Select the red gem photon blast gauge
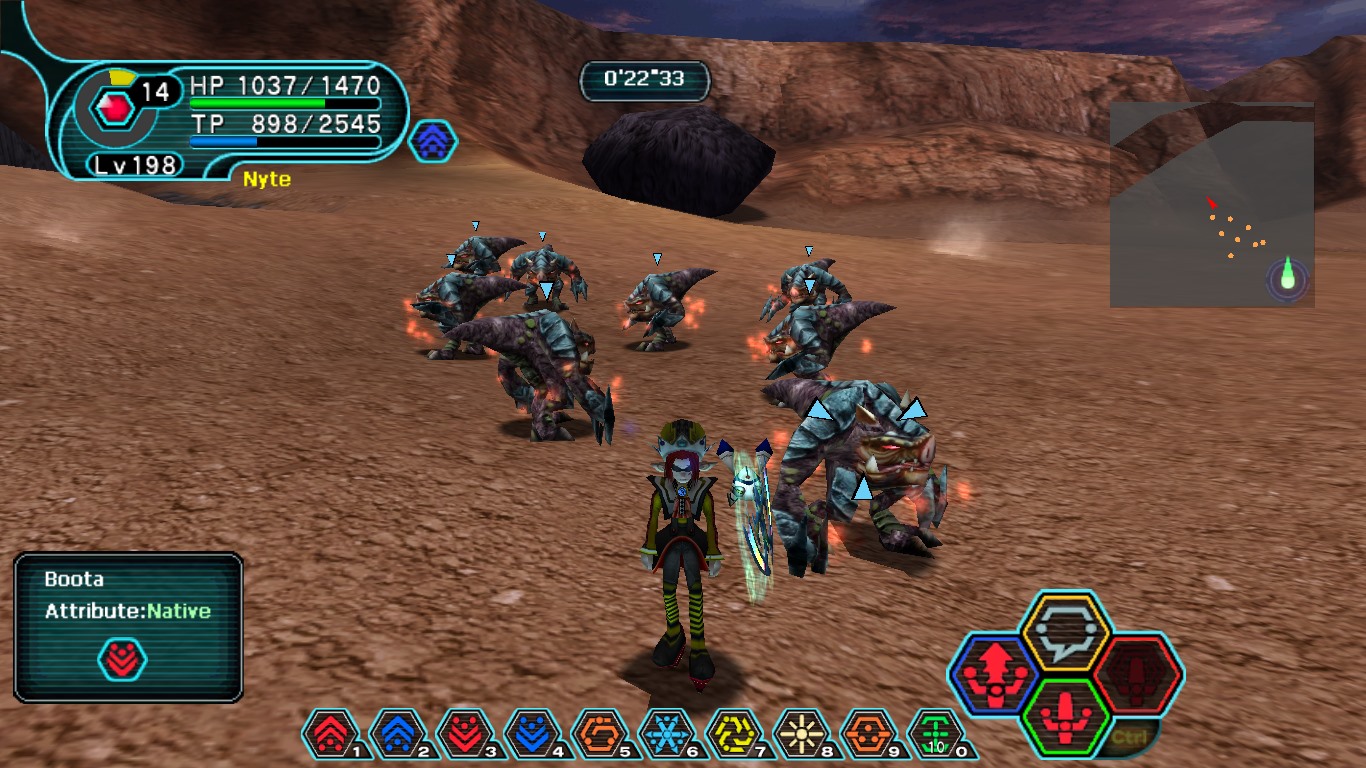 (x=118, y=107)
